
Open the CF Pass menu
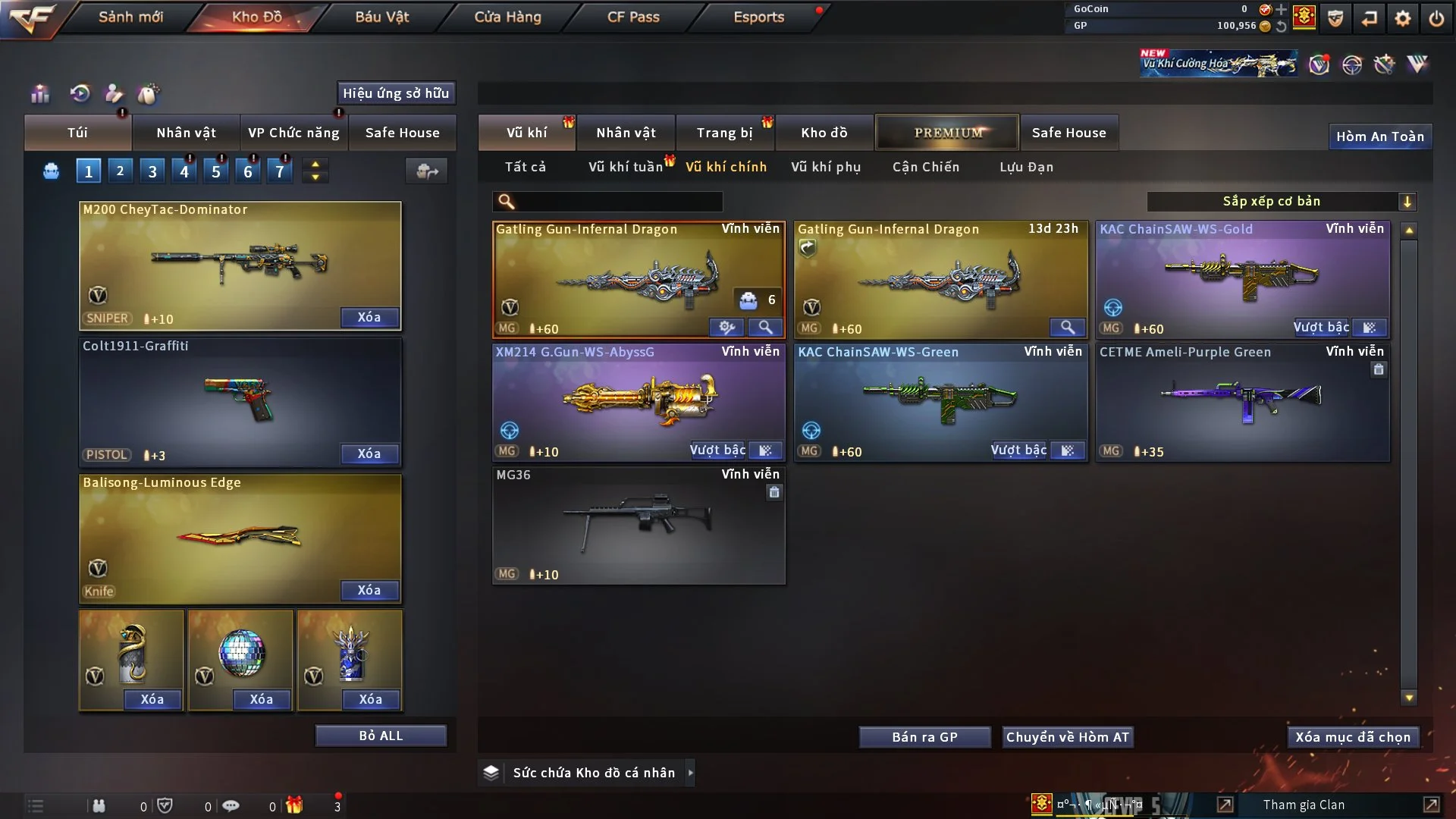click(x=633, y=17)
